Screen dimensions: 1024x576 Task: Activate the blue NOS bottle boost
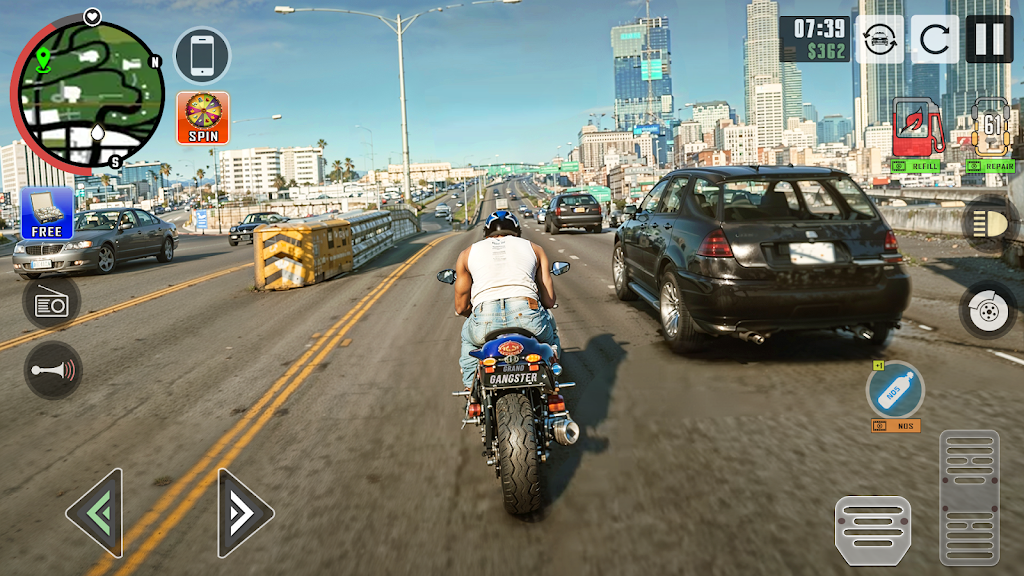pos(895,389)
